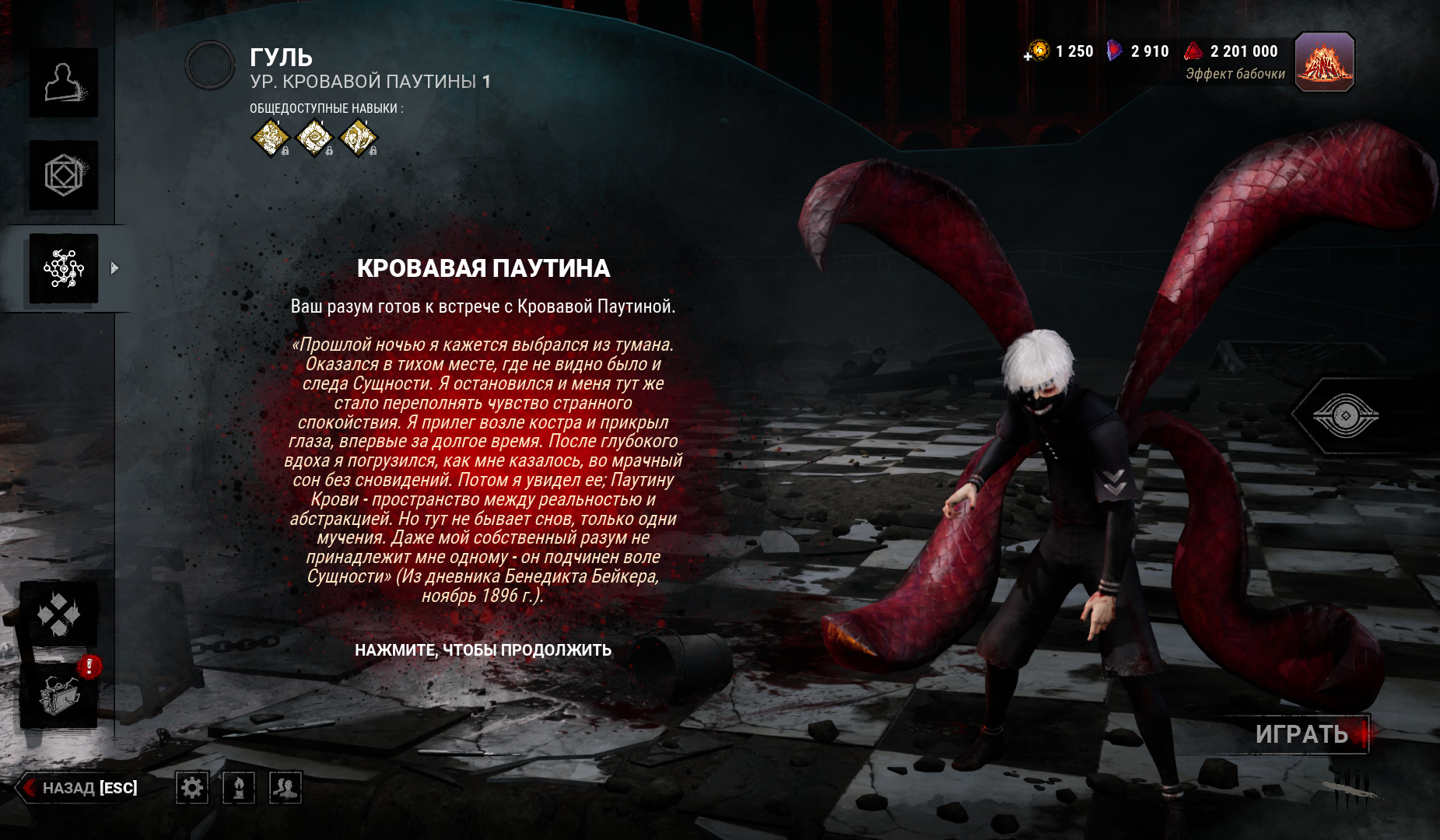
Task: Inspect the locked perk with eye symbol
Action: coord(314,138)
